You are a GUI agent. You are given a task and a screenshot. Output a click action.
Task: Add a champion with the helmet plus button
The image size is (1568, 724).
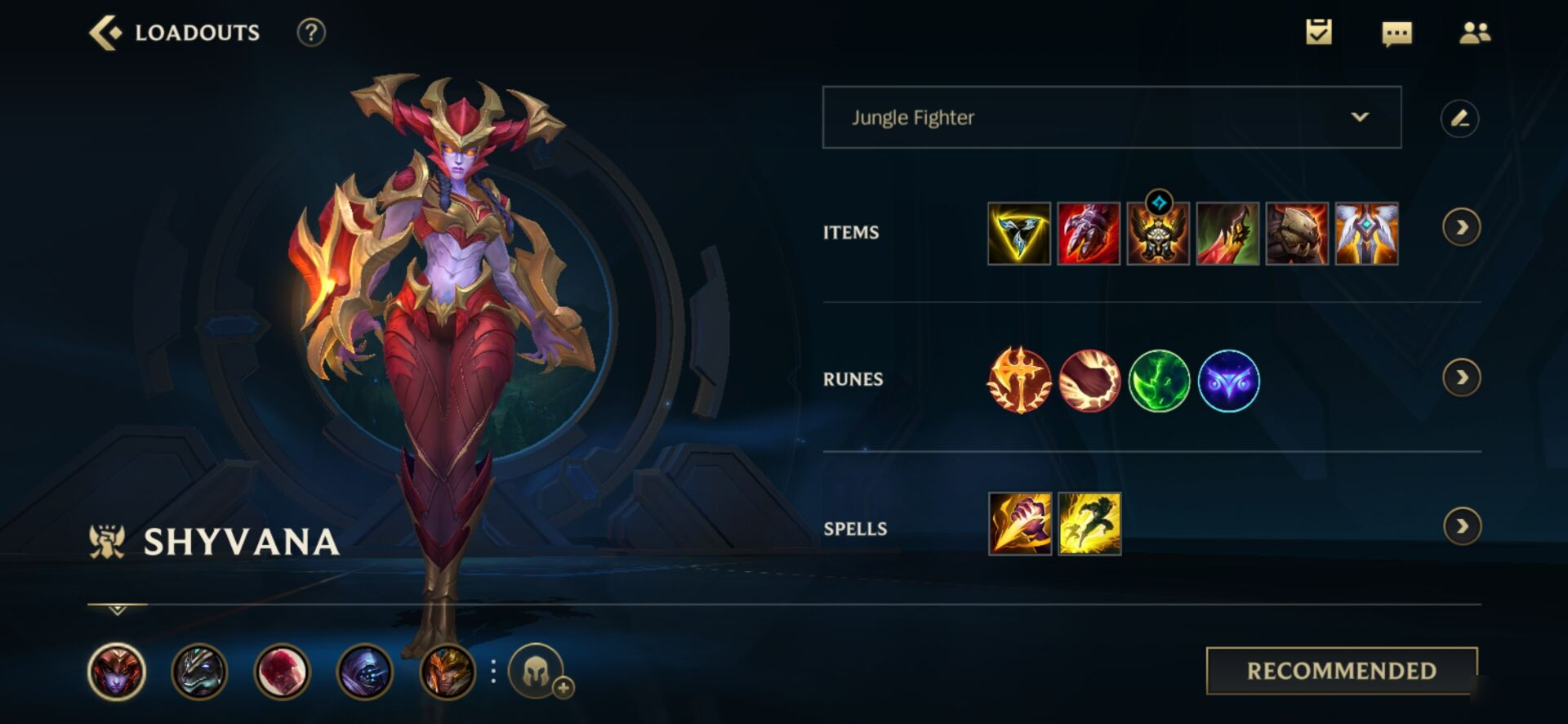tap(538, 673)
